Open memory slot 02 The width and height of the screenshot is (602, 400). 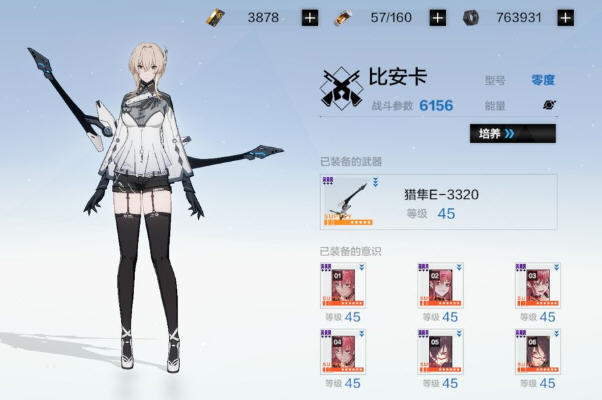(440, 286)
